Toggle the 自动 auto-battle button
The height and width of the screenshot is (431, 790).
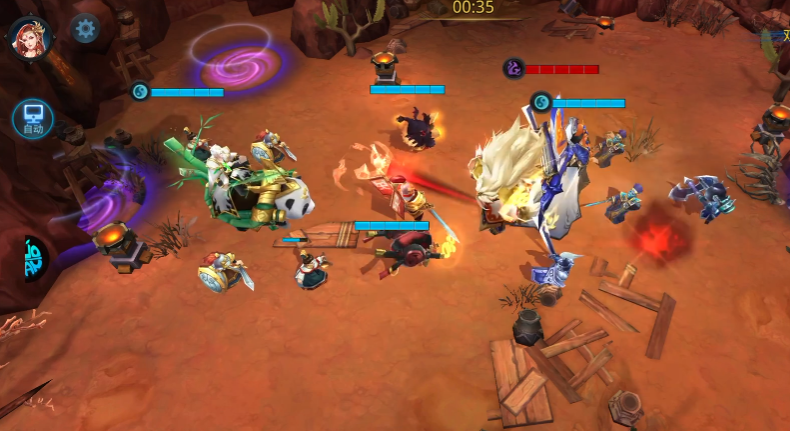pyautogui.click(x=33, y=119)
